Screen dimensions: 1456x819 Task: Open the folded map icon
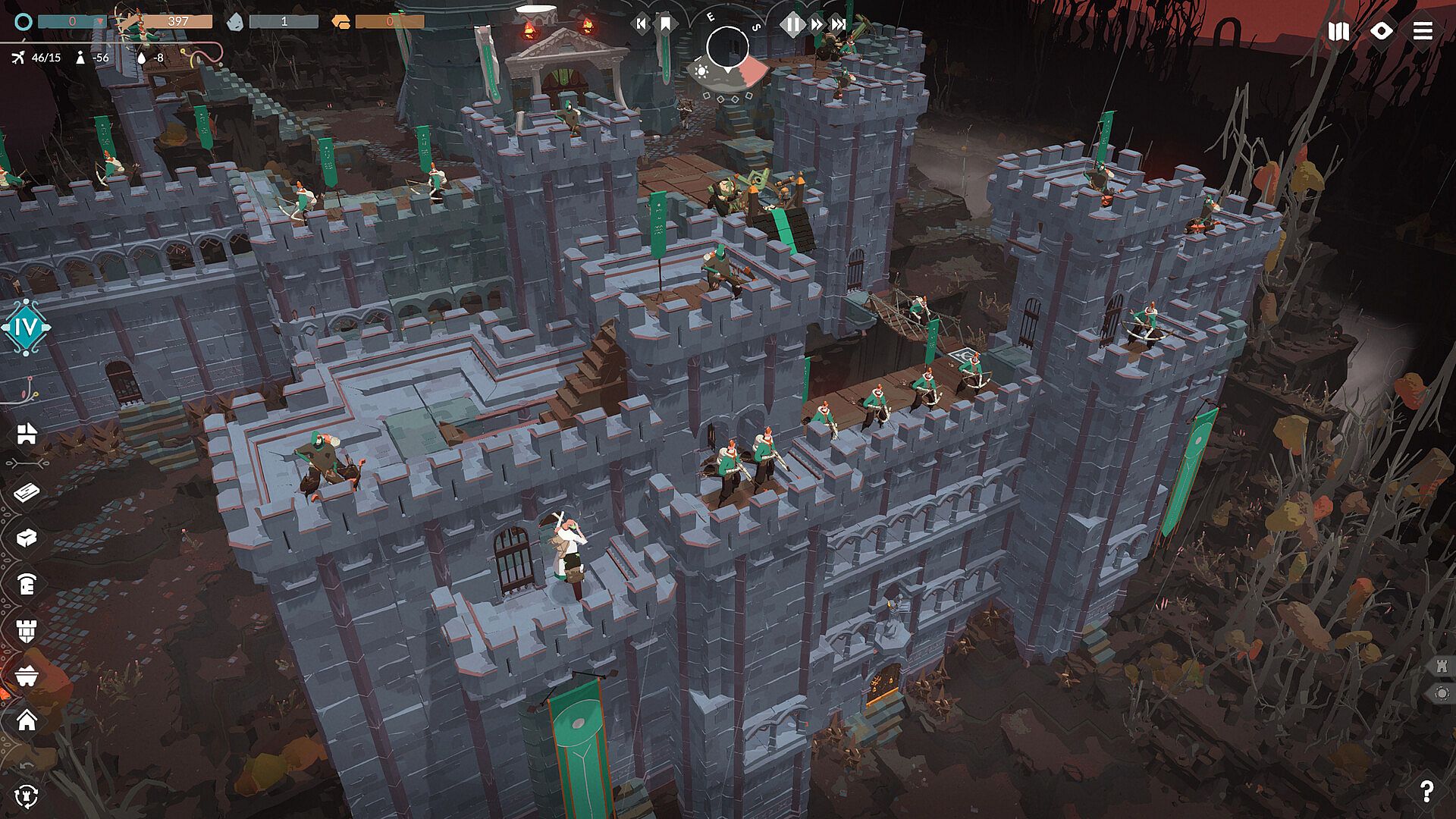1338,31
